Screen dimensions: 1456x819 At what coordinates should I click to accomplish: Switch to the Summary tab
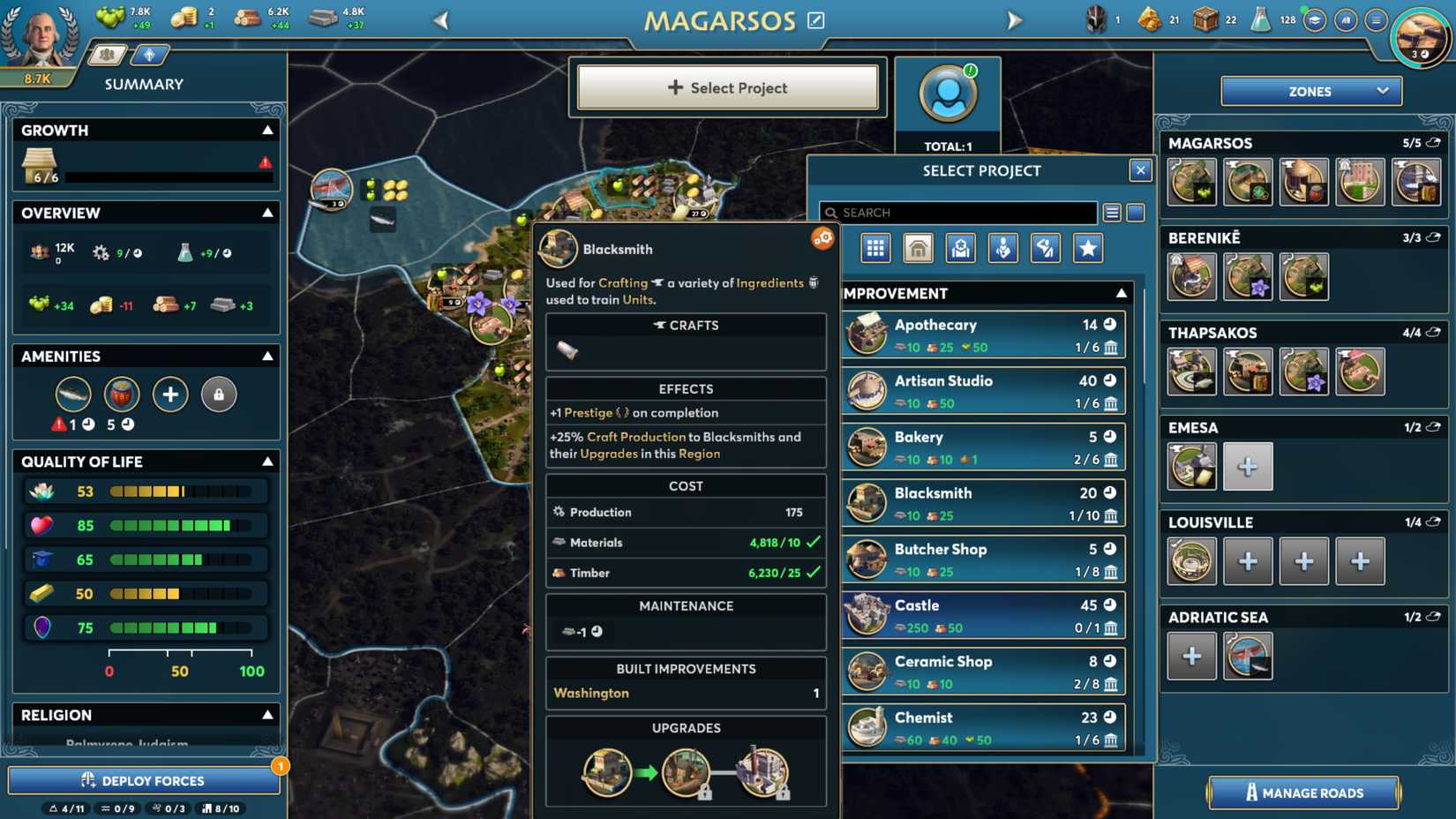106,54
